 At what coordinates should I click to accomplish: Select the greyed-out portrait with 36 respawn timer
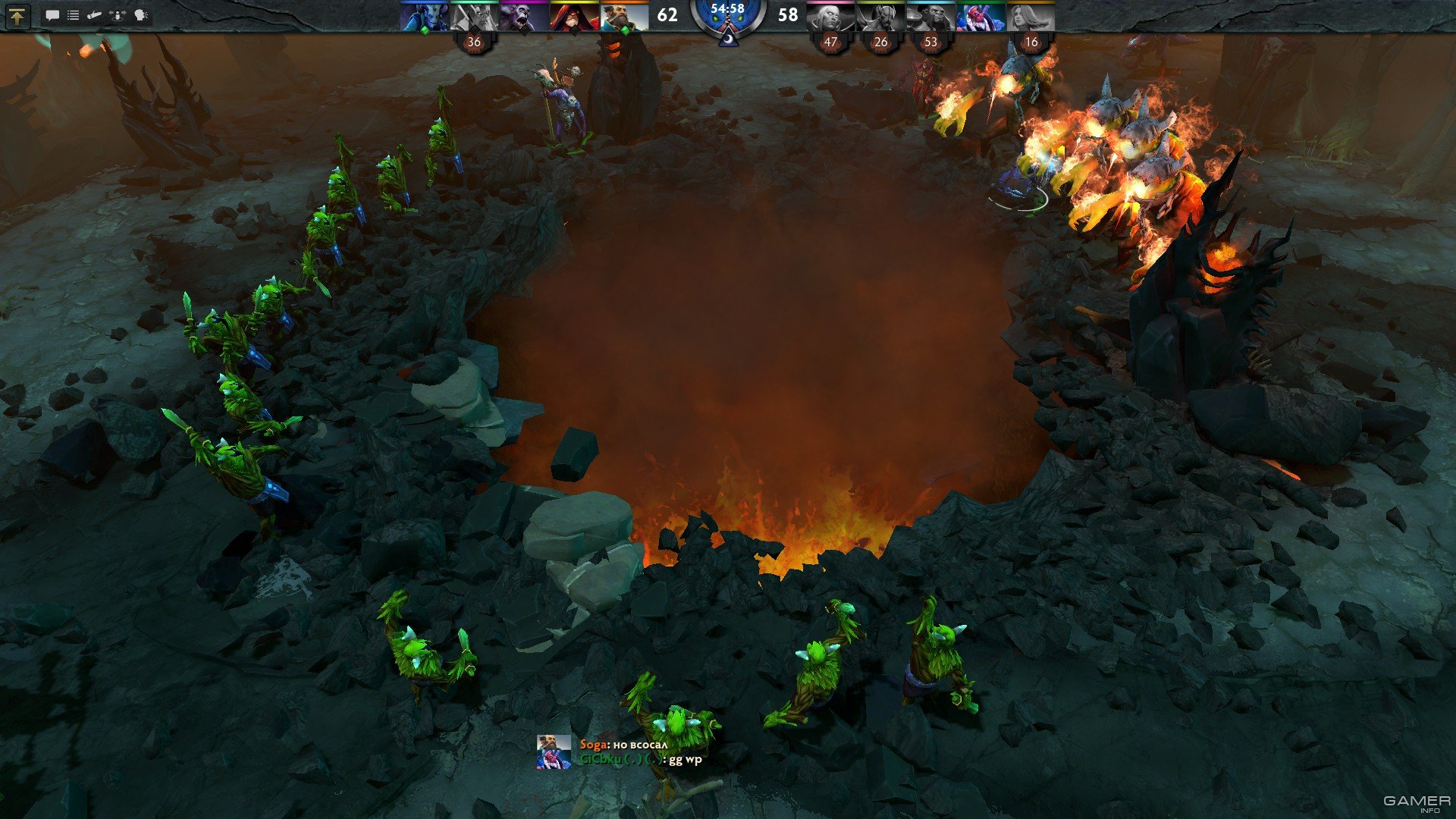coord(475,17)
